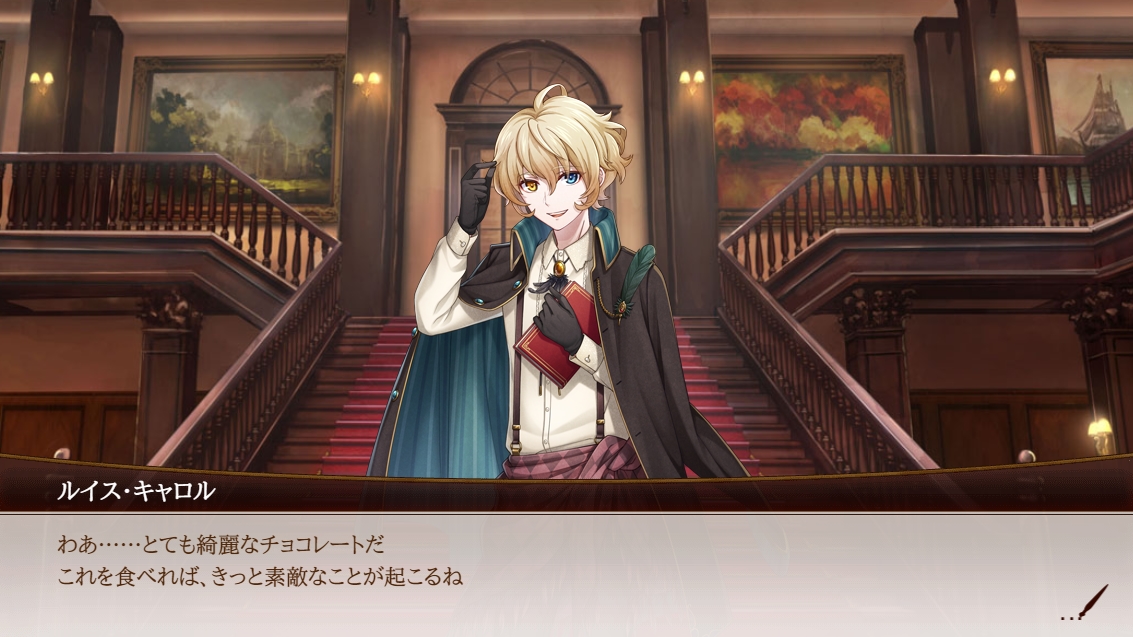The width and height of the screenshot is (1133, 637).
Task: Click the quill icon to advance the dialogue
Action: [1093, 603]
